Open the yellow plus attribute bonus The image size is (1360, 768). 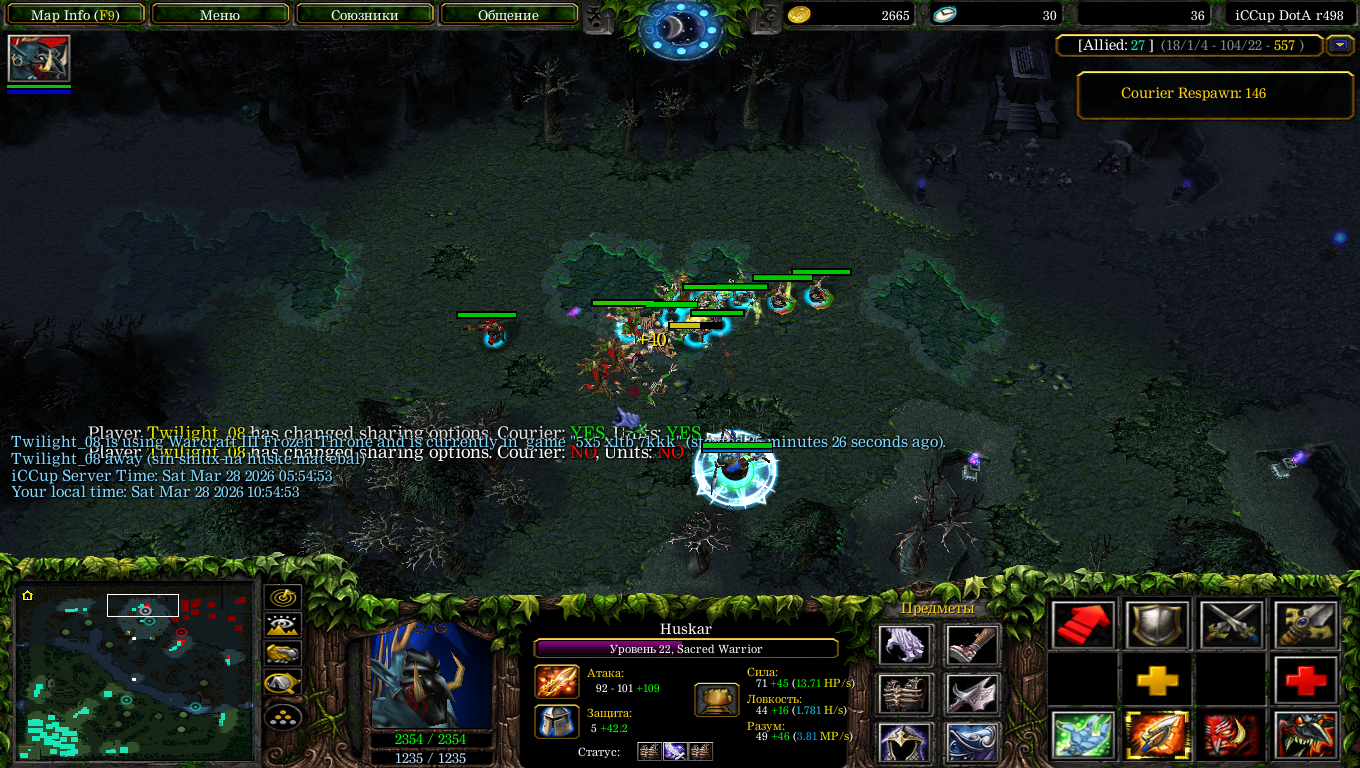click(x=1157, y=681)
